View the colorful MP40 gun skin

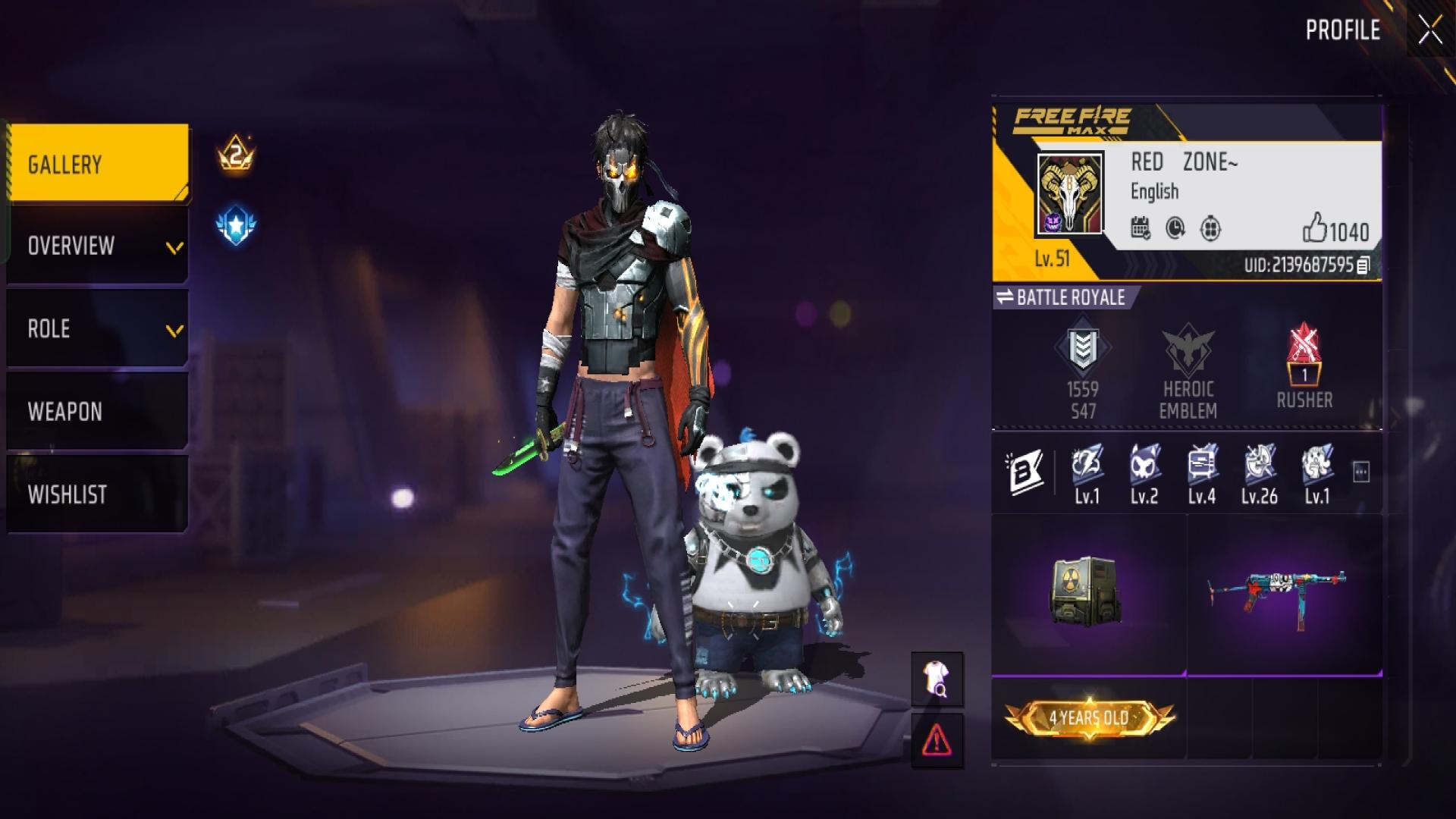[x=1277, y=592]
